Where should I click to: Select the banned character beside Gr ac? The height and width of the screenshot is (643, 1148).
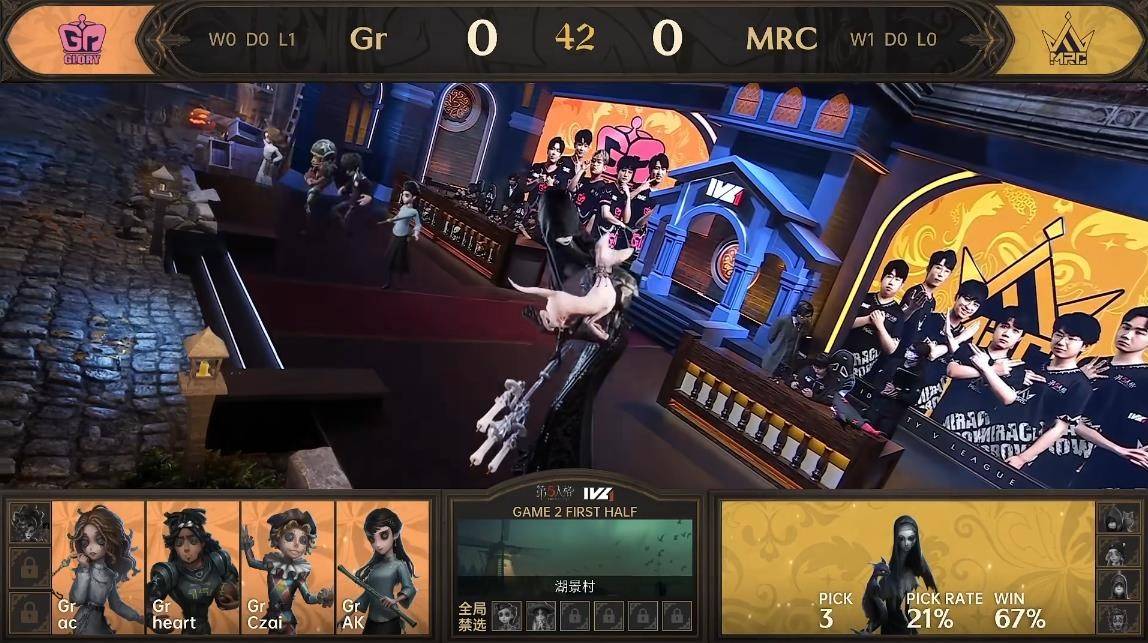(27, 523)
